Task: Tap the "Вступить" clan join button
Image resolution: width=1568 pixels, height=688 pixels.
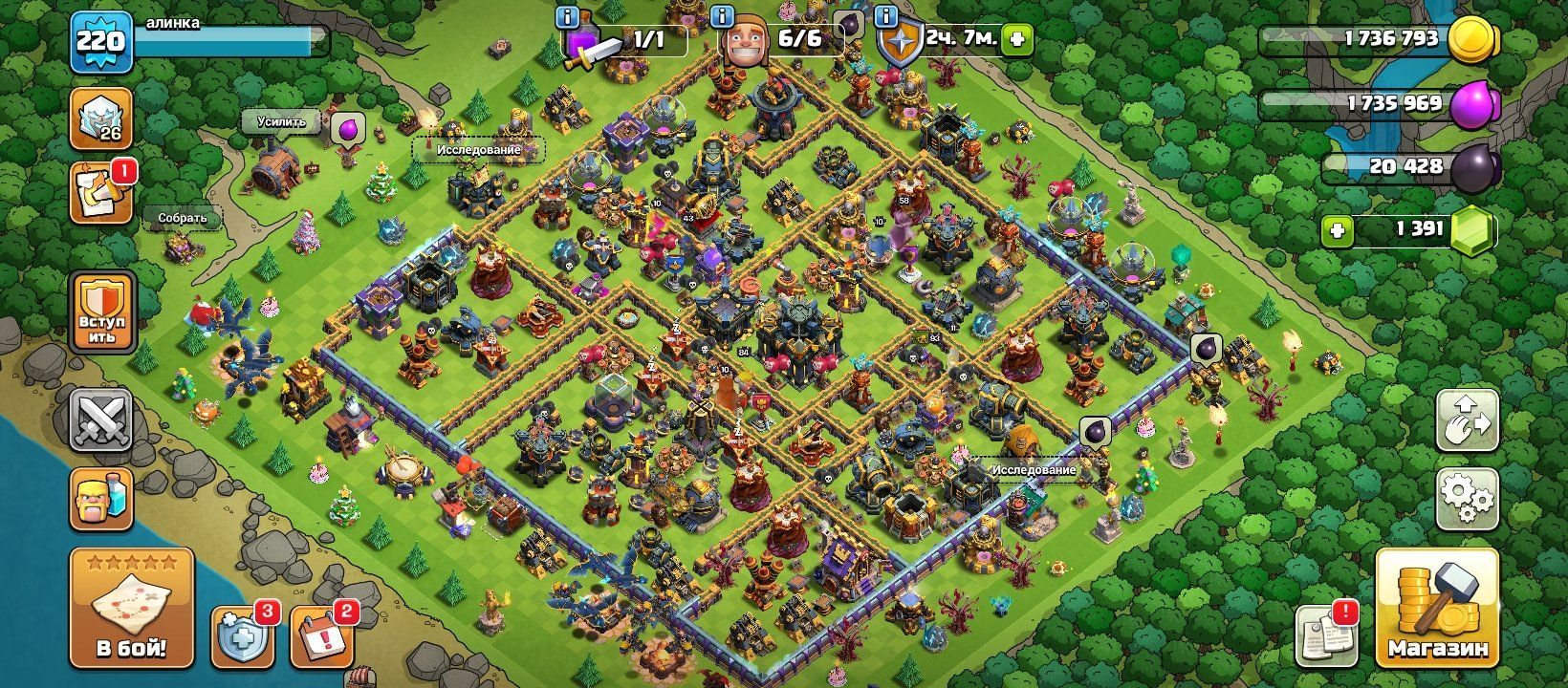Action: [101, 311]
